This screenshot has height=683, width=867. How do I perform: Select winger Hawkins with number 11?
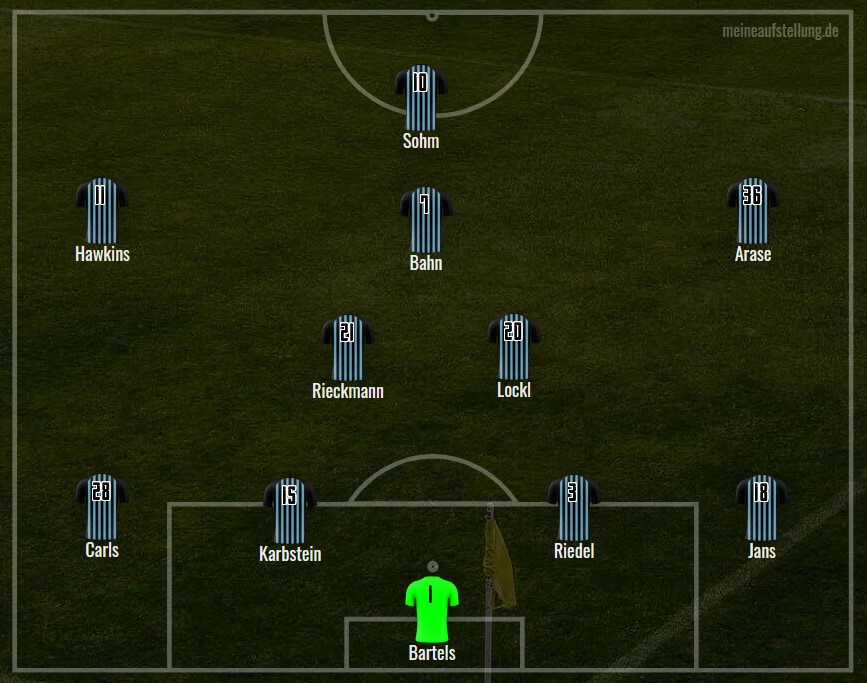[101, 210]
